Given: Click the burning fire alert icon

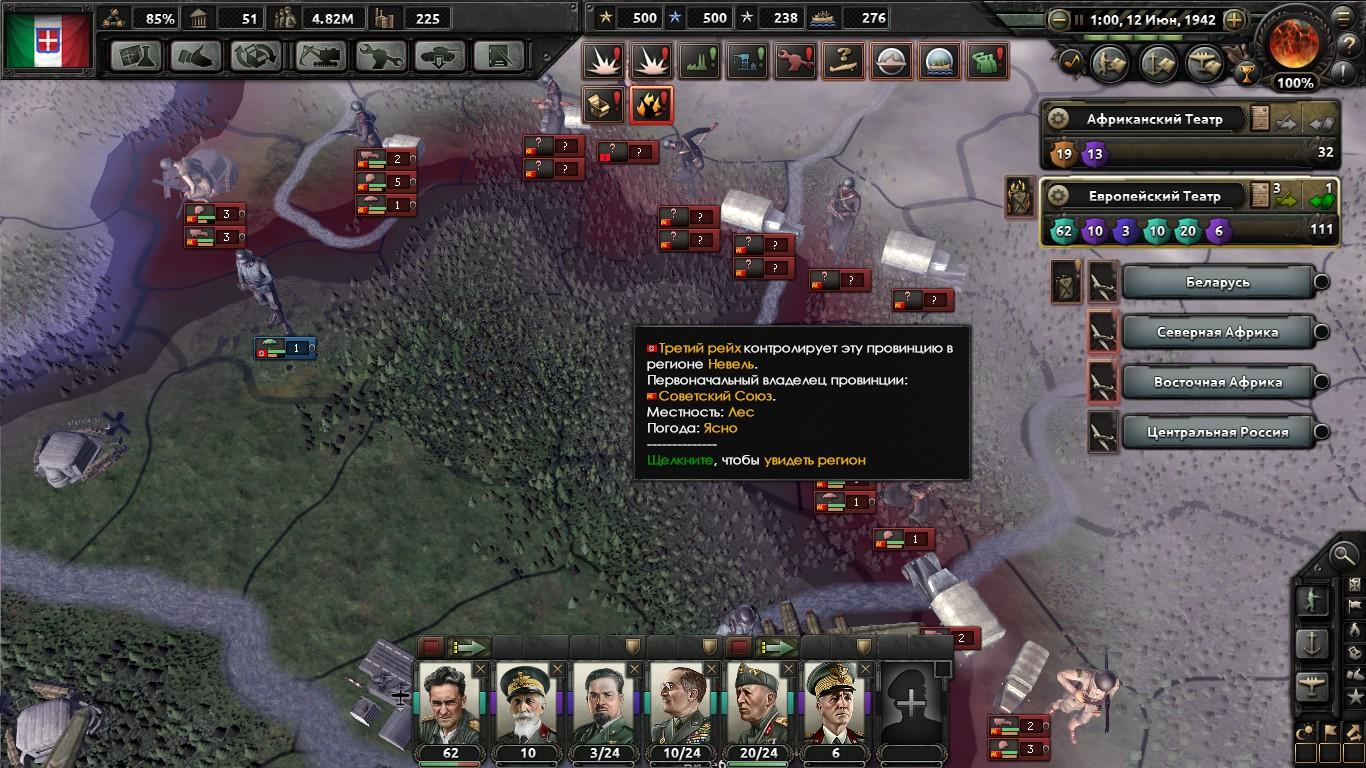Looking at the screenshot, I should [651, 103].
